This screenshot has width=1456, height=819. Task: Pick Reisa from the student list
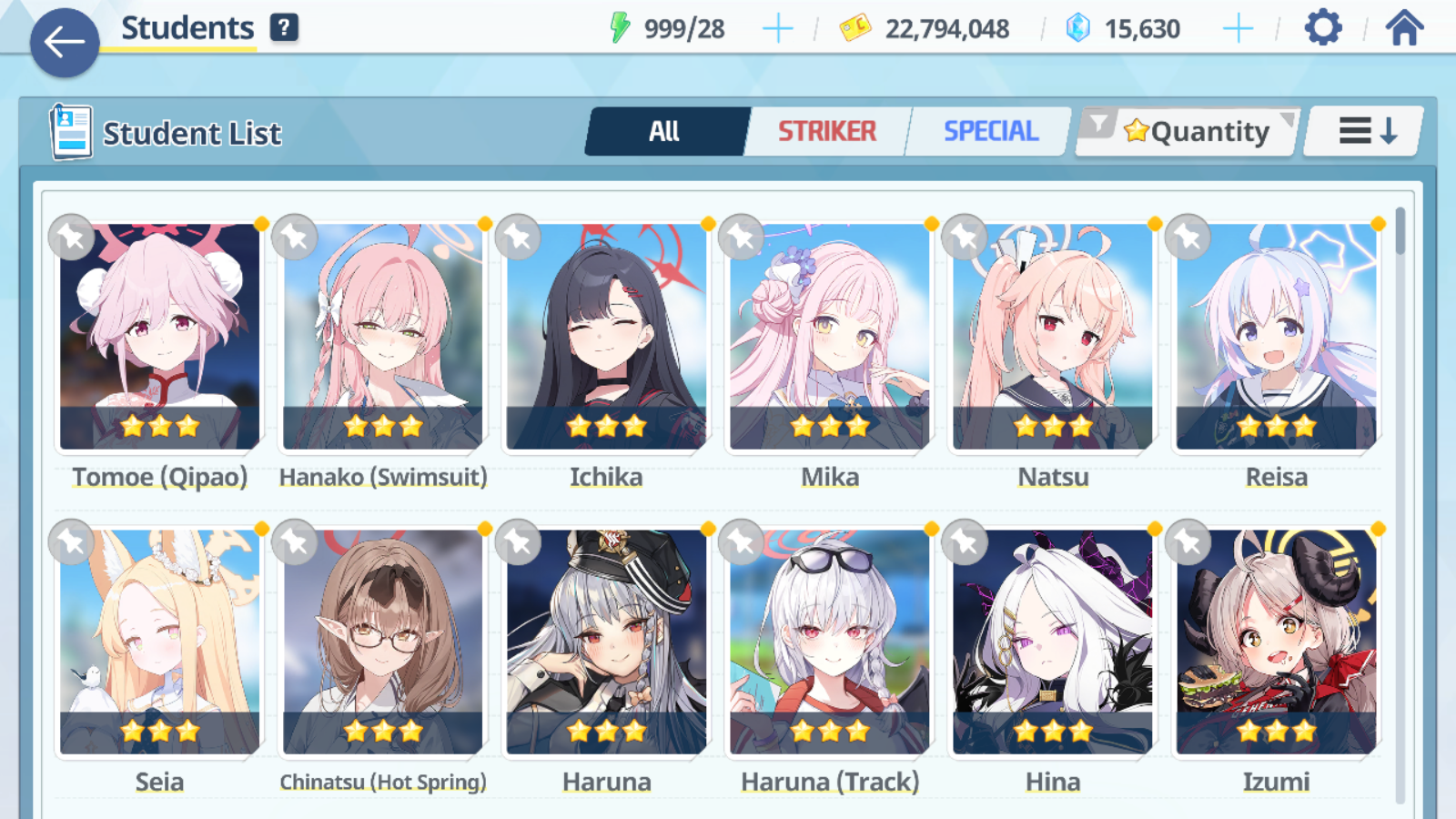tap(1276, 337)
